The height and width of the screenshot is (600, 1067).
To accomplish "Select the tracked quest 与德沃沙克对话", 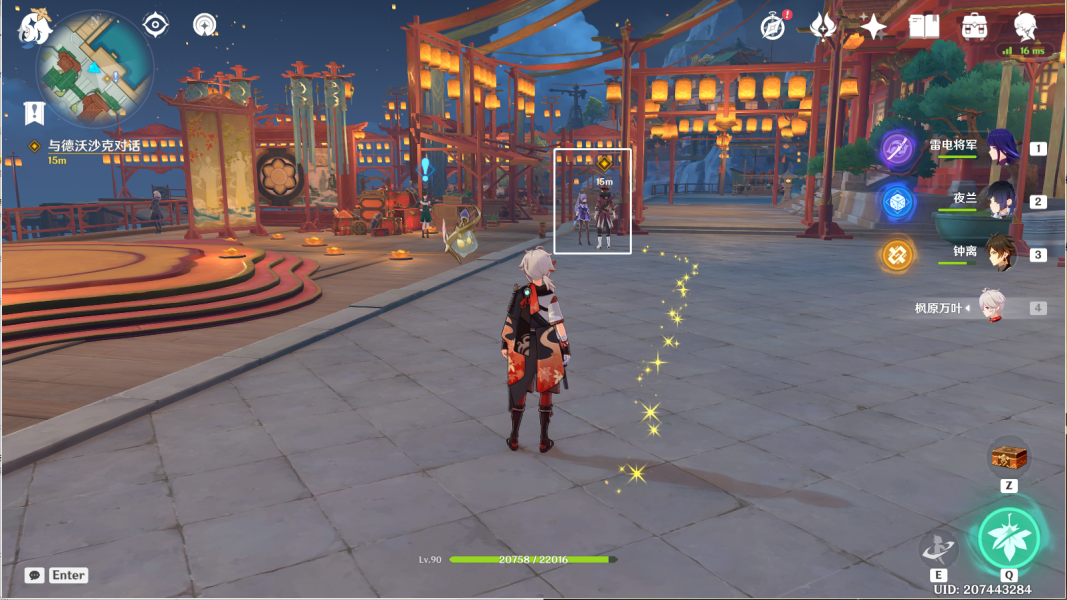I will click(95, 146).
